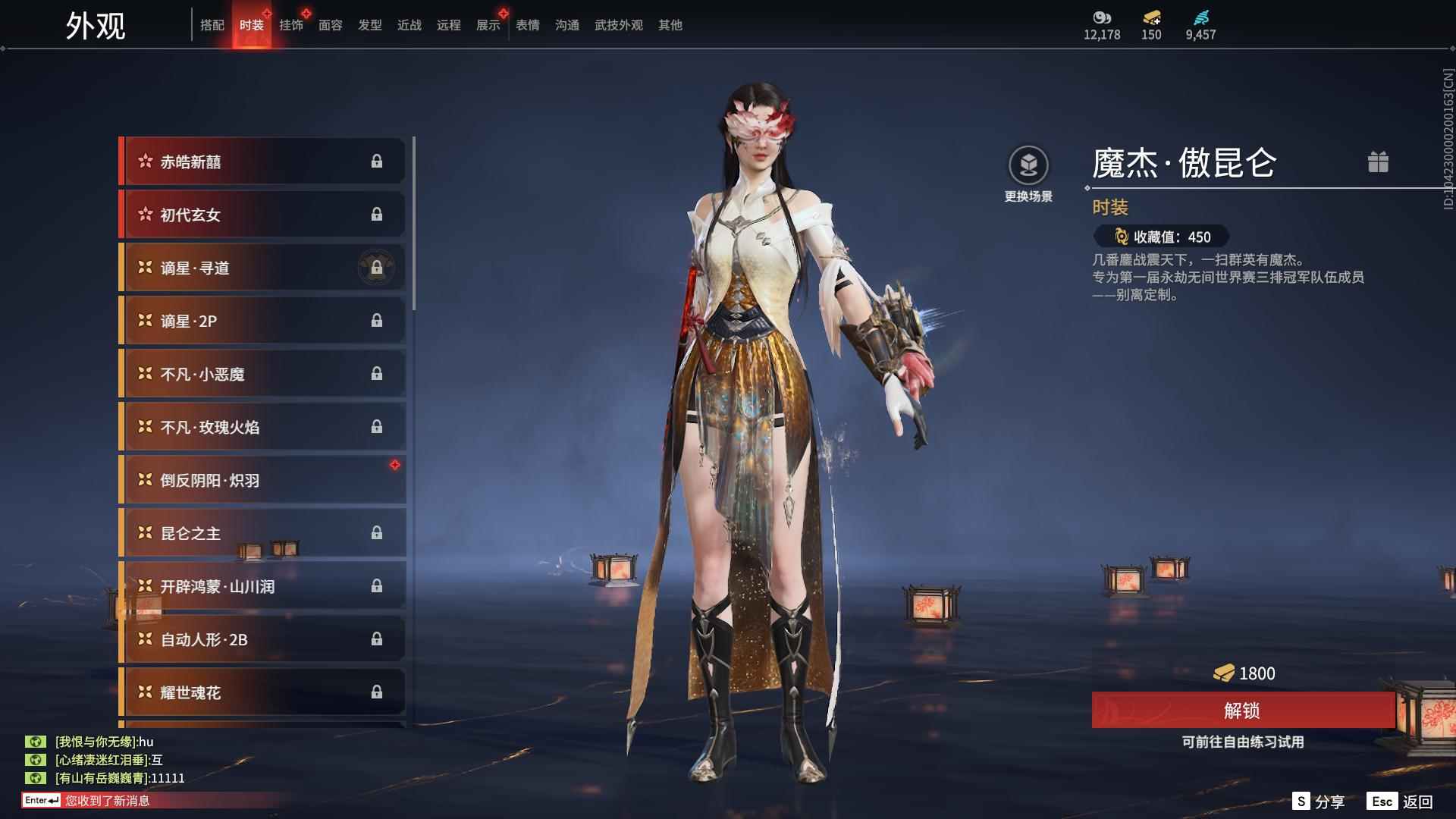The height and width of the screenshot is (819, 1456).
Task: Select the 赤皓新囍 outfit
Action: (262, 162)
